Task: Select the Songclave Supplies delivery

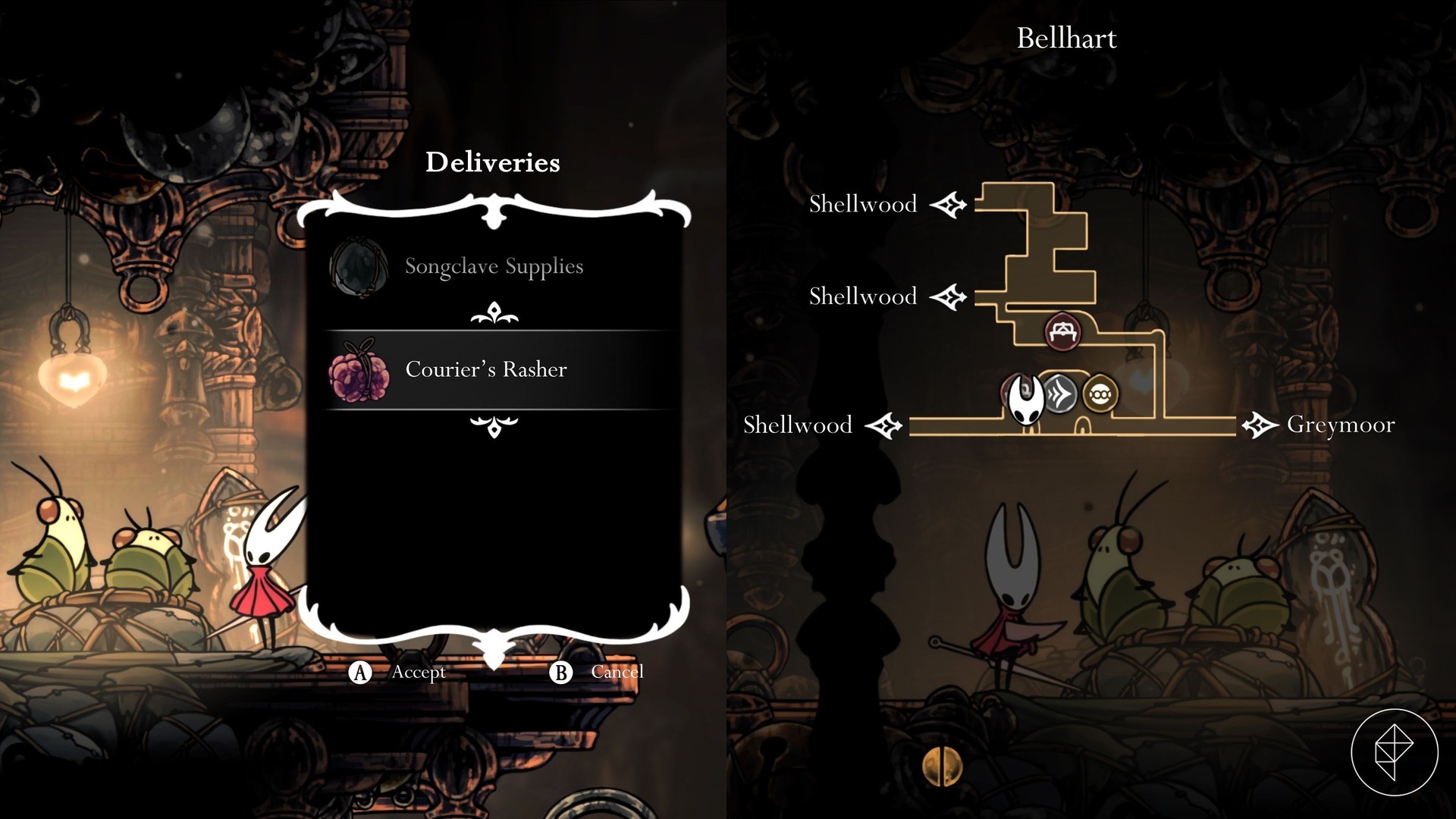Action: point(494,266)
